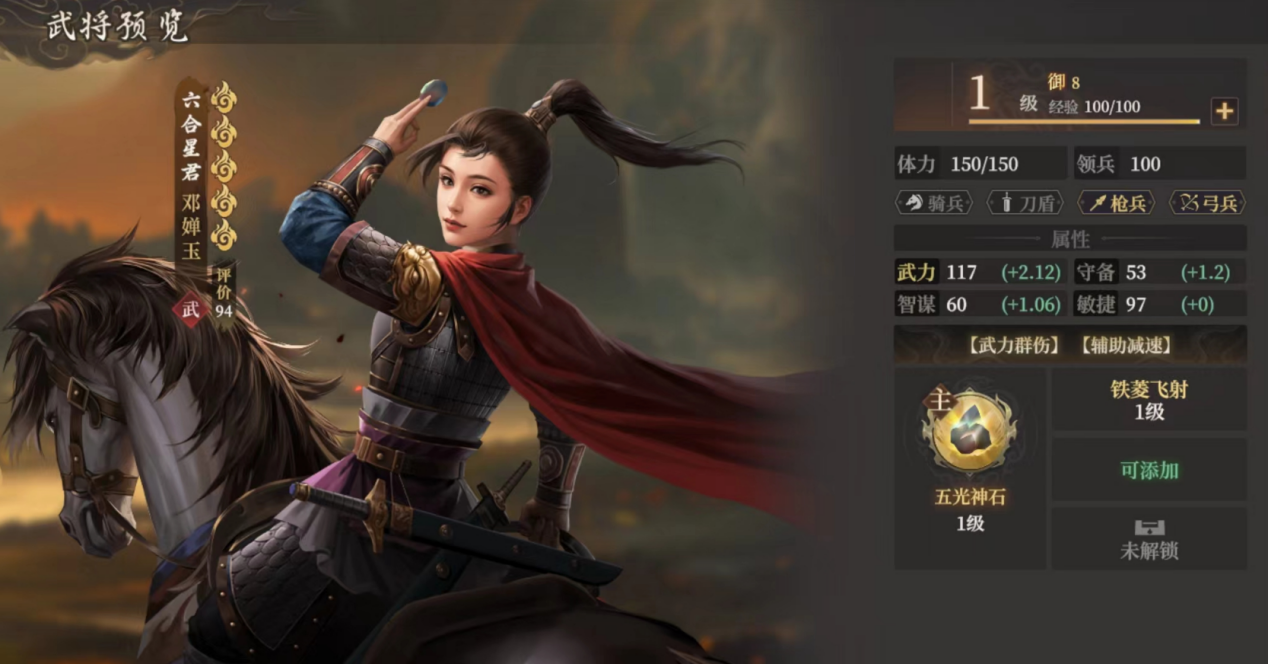Show the 武力 attribute details

(916, 272)
